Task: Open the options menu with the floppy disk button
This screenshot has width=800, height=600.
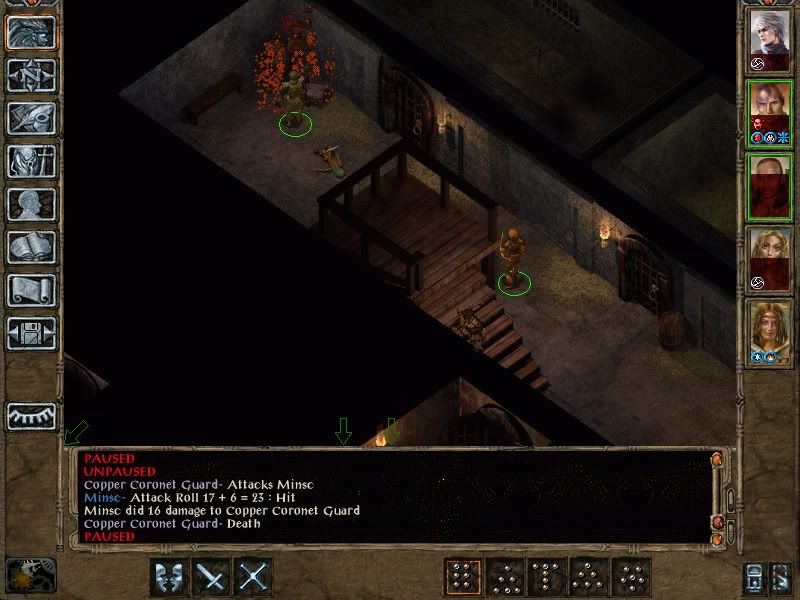Action: tap(31, 333)
